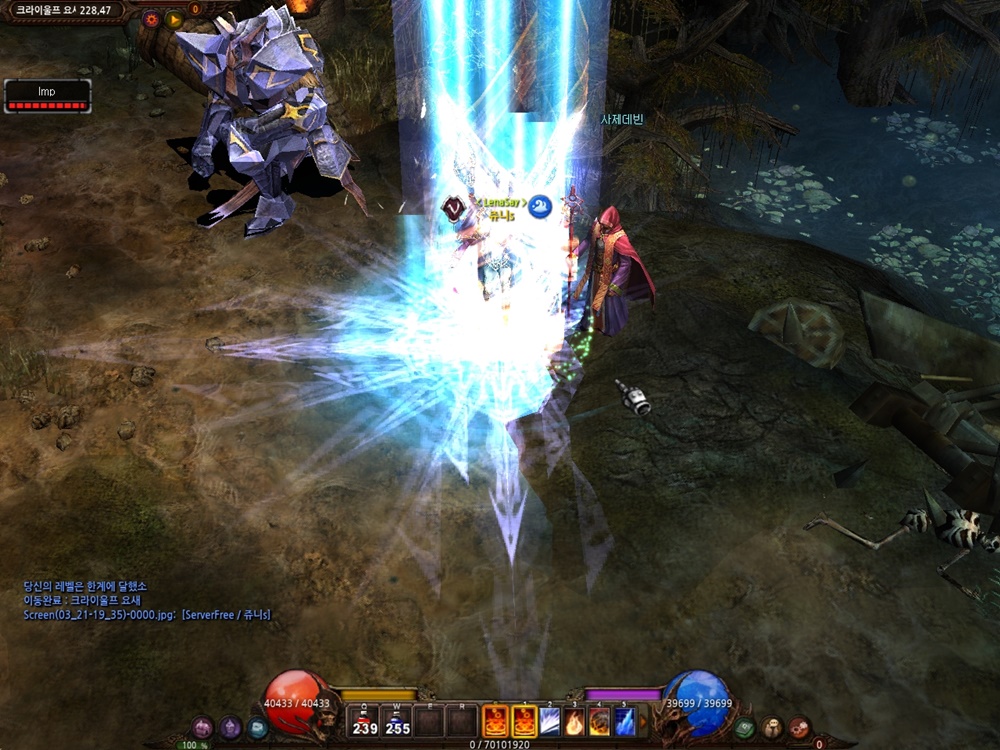Screen dimensions: 1000x750
Task: Click the yellow play arrow button
Action: click(174, 18)
